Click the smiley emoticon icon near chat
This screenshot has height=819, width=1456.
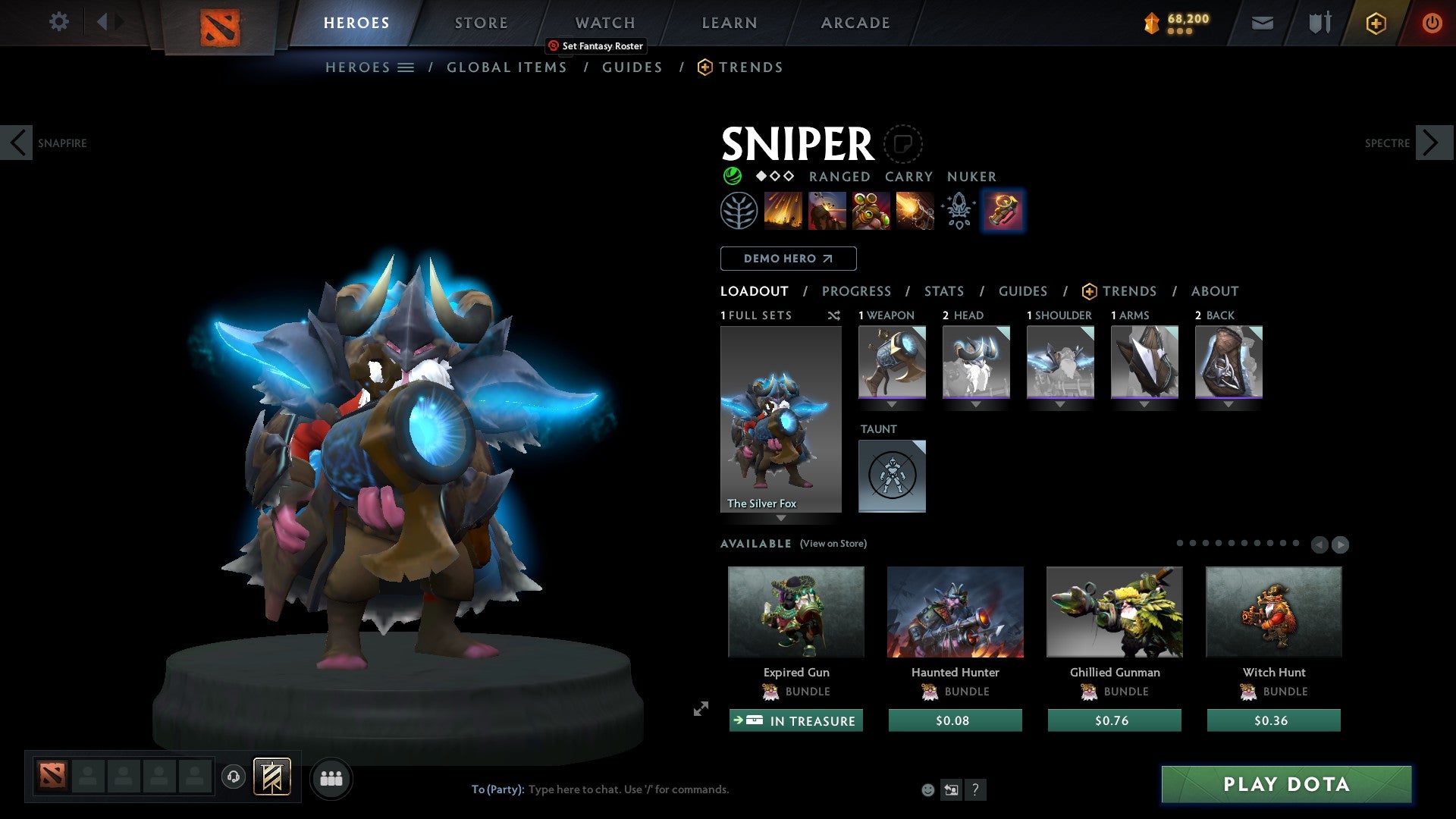(927, 789)
